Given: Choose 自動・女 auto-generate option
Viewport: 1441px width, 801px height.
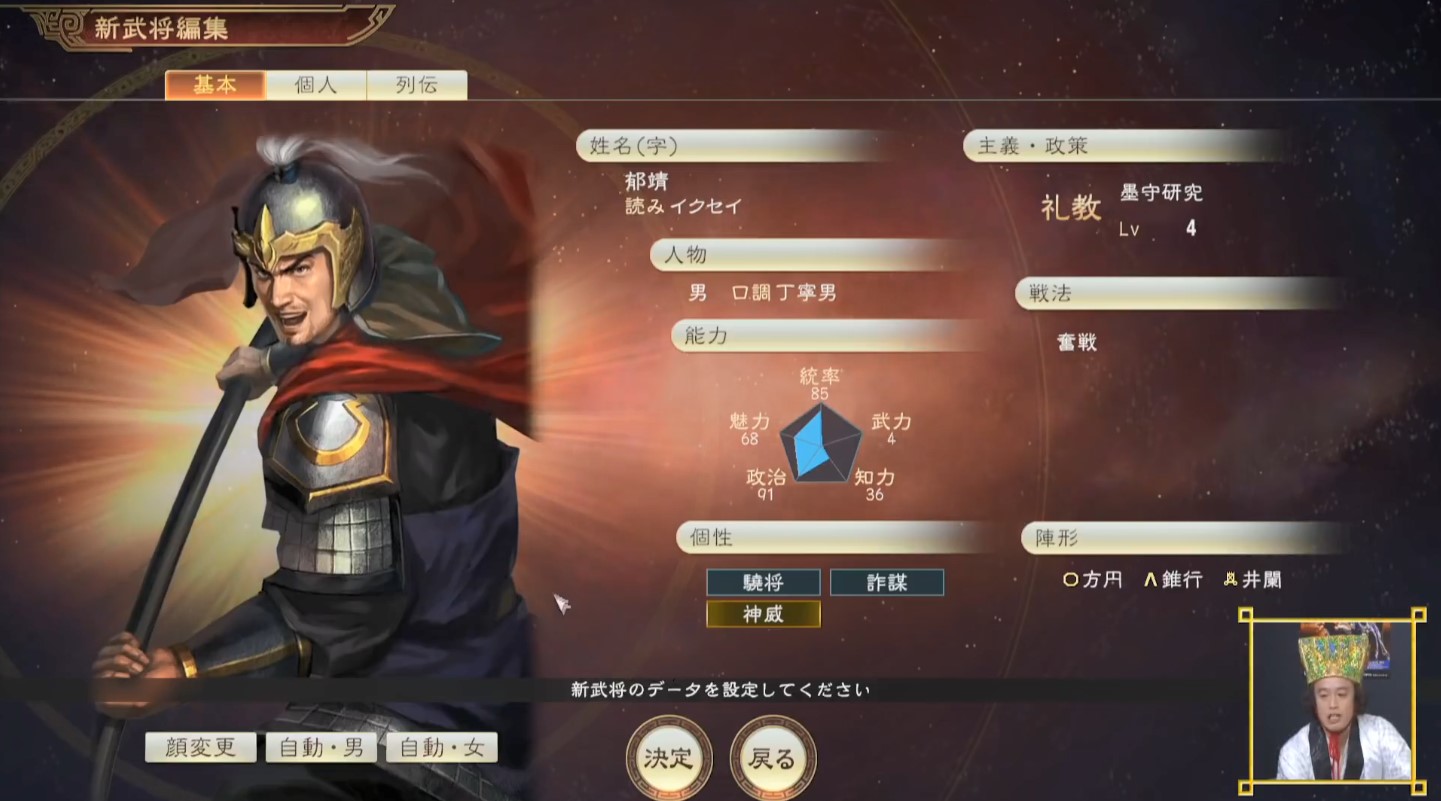Looking at the screenshot, I should click(x=441, y=747).
